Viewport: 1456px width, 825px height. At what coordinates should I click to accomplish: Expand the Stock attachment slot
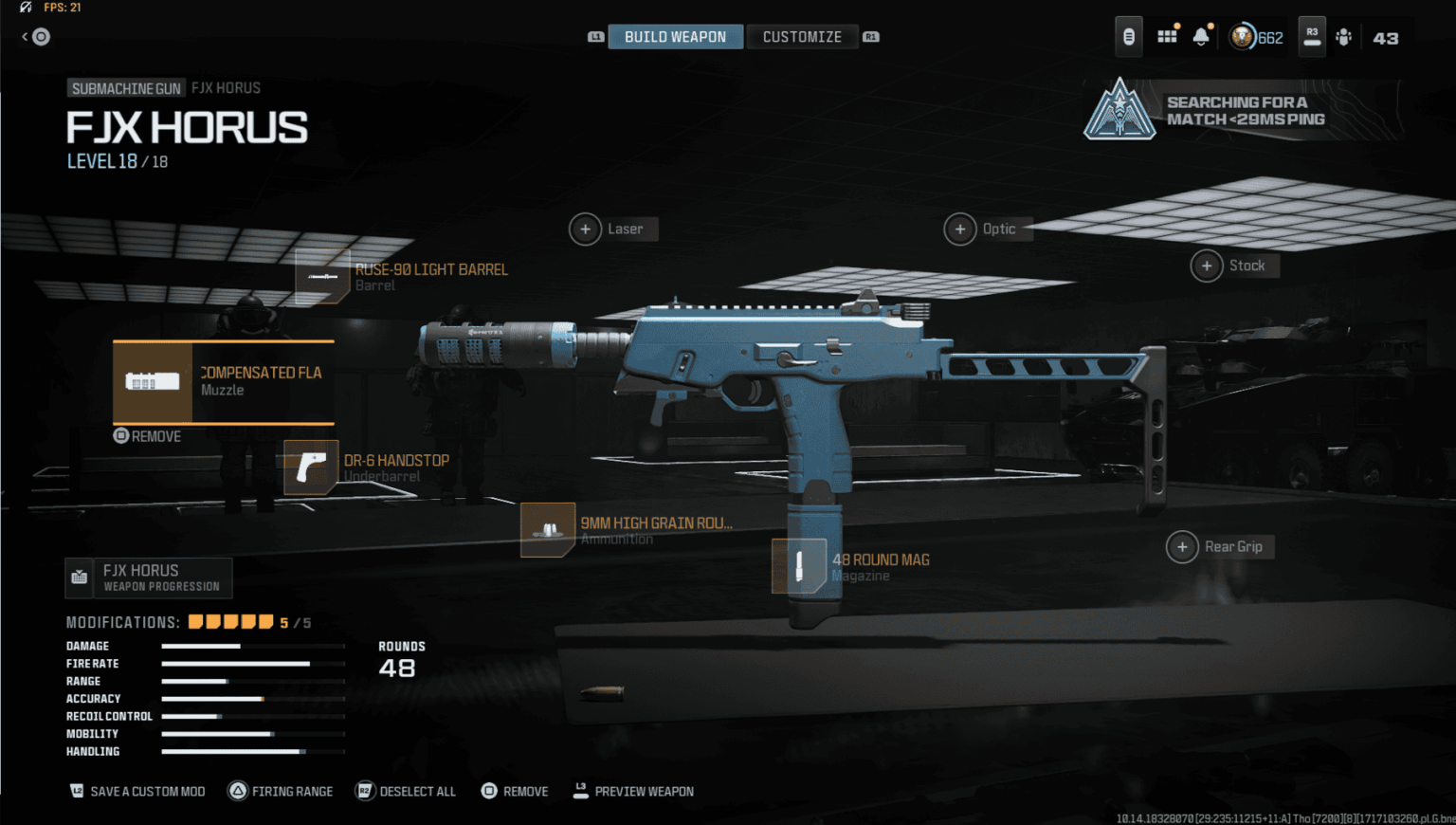click(1208, 266)
